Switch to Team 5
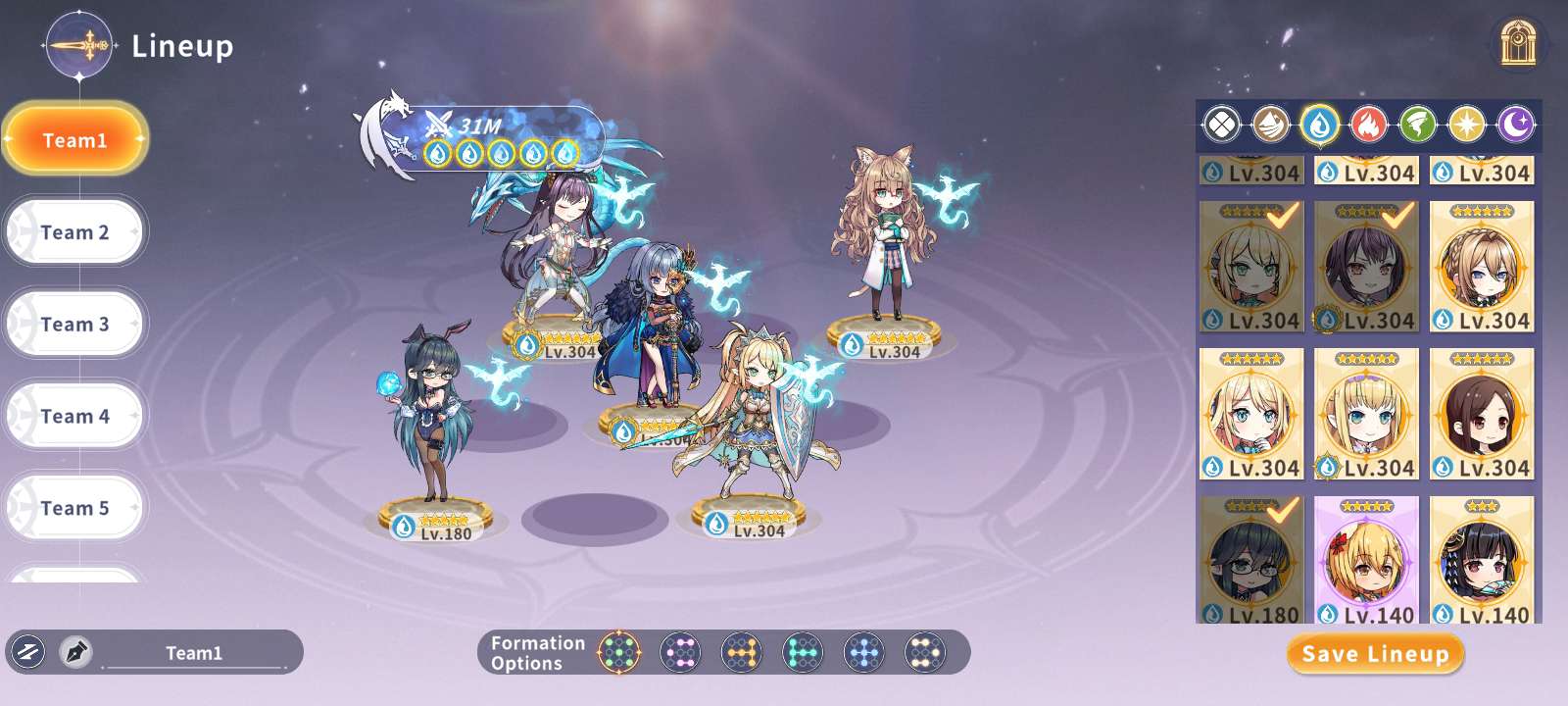This screenshot has height=706, width=1568. click(x=74, y=508)
